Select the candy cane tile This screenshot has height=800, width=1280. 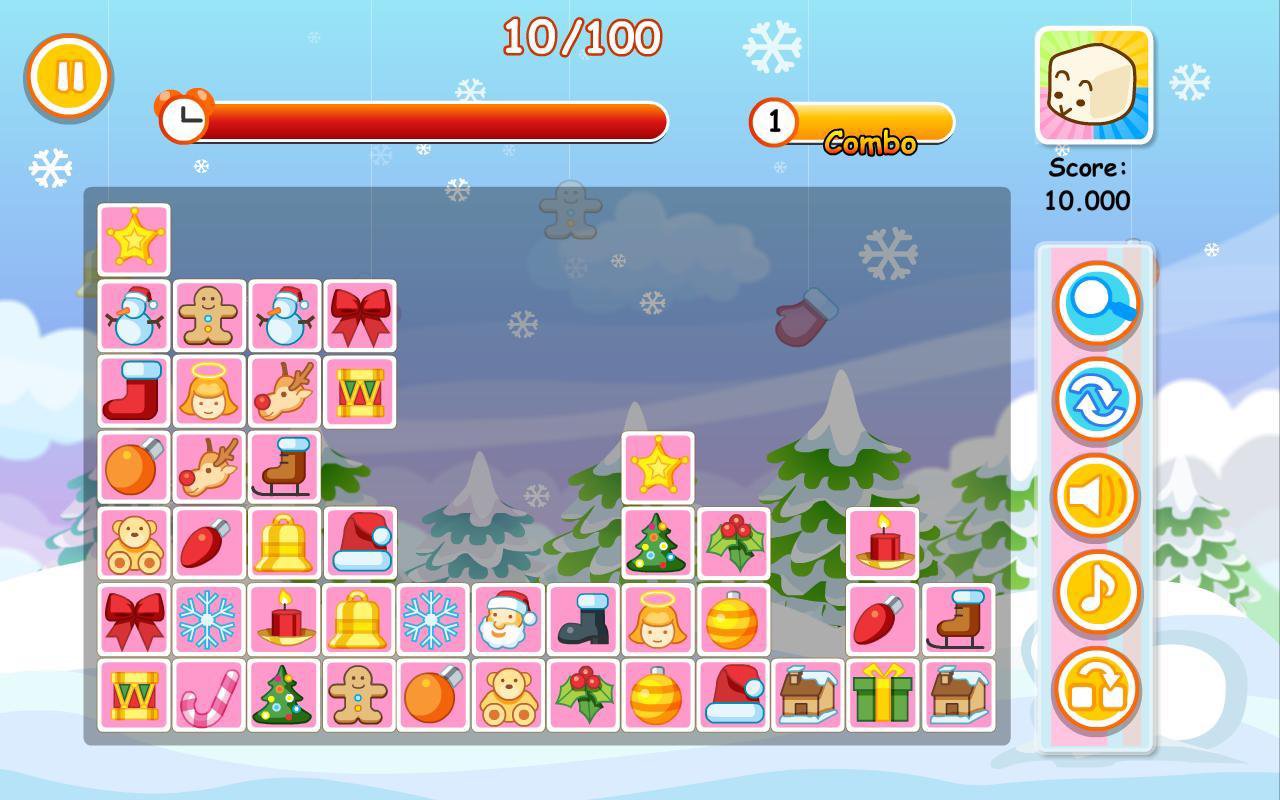(209, 694)
